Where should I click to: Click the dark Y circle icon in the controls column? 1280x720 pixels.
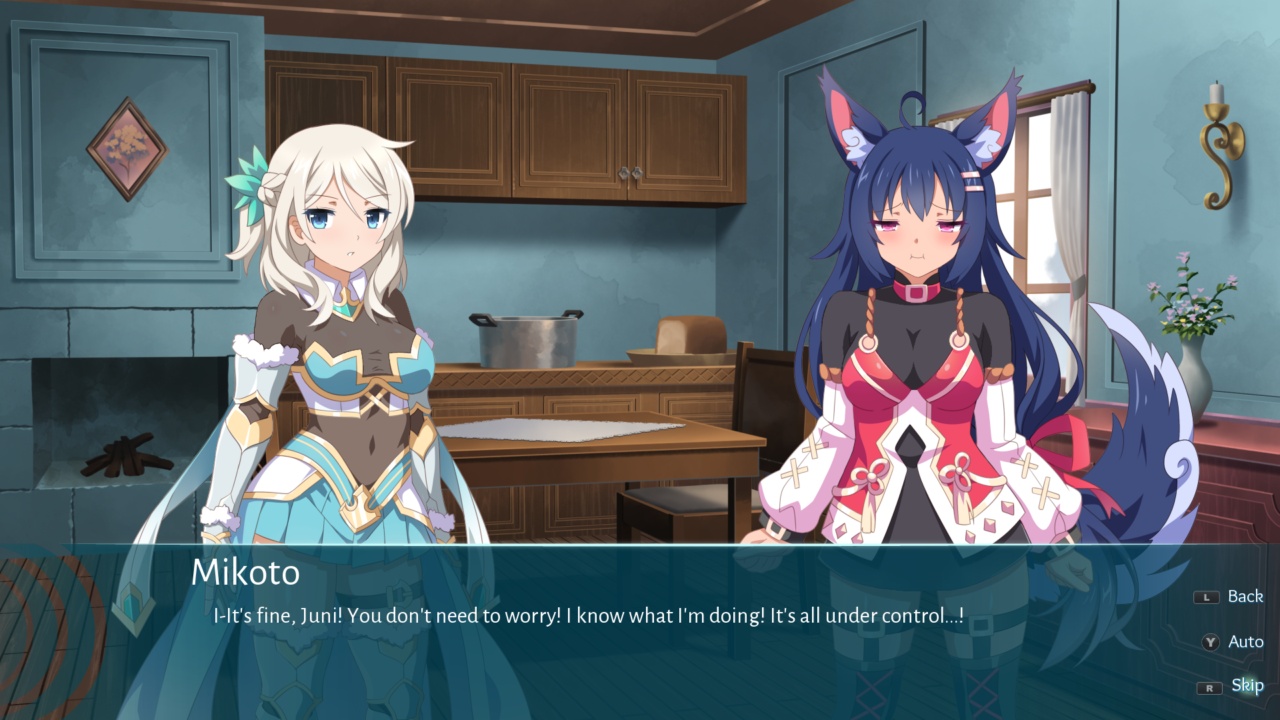[x=1211, y=642]
